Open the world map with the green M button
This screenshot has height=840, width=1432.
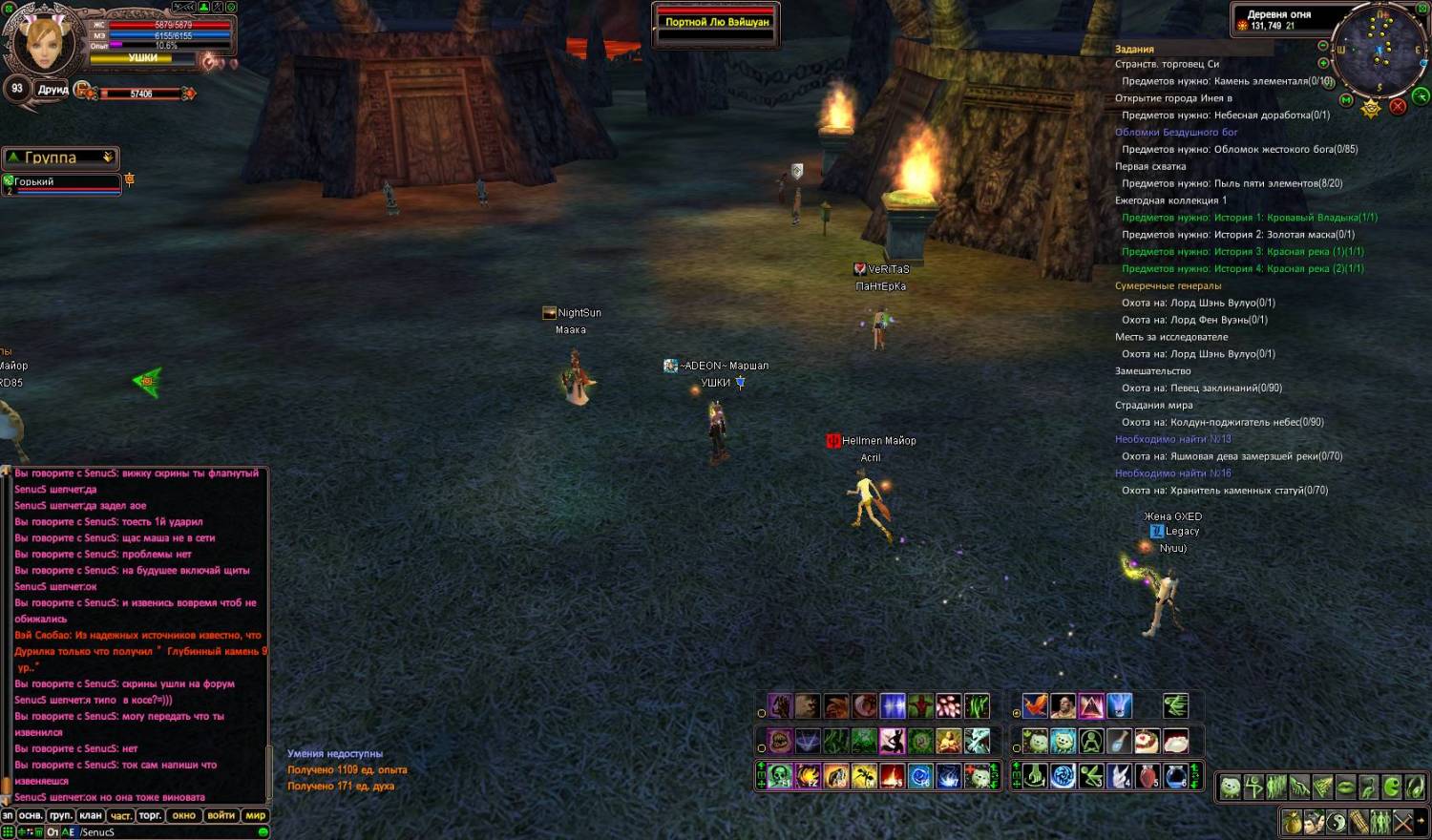pyautogui.click(x=1346, y=100)
